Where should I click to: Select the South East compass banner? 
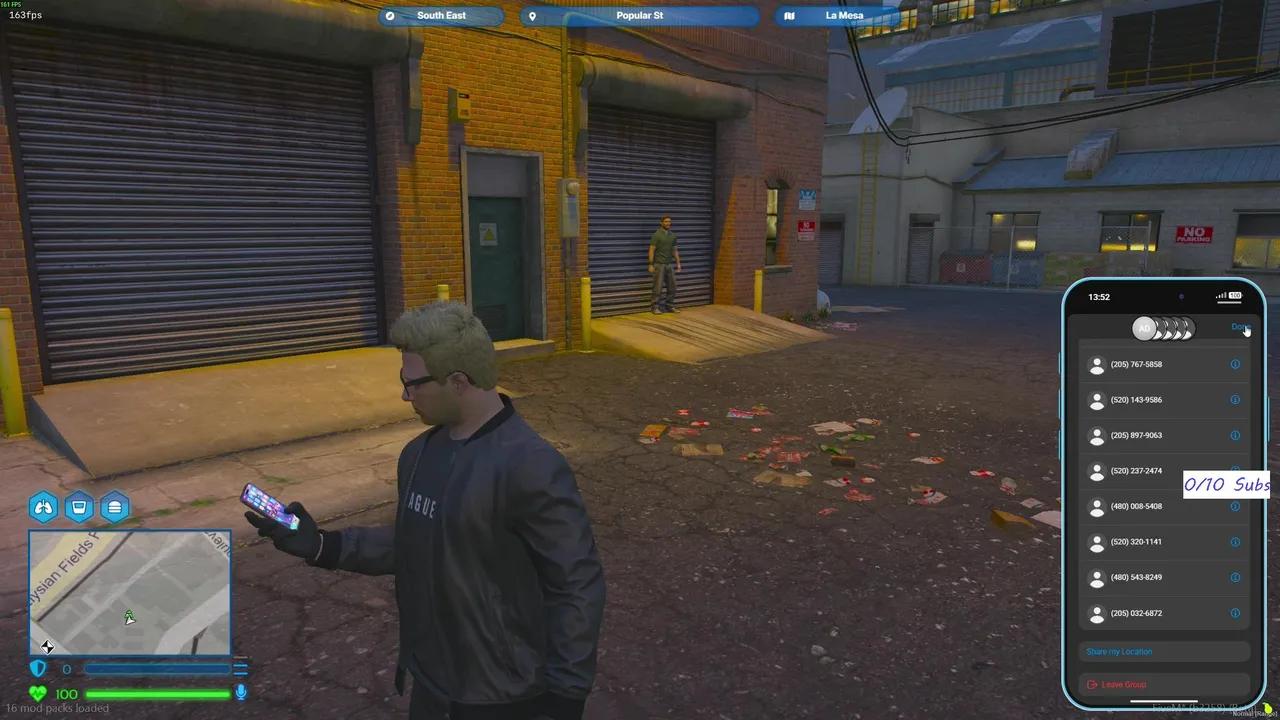click(441, 15)
